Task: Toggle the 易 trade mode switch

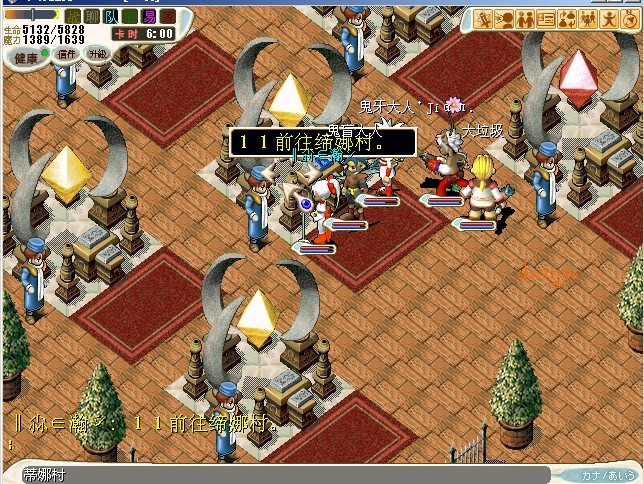Action: (149, 17)
